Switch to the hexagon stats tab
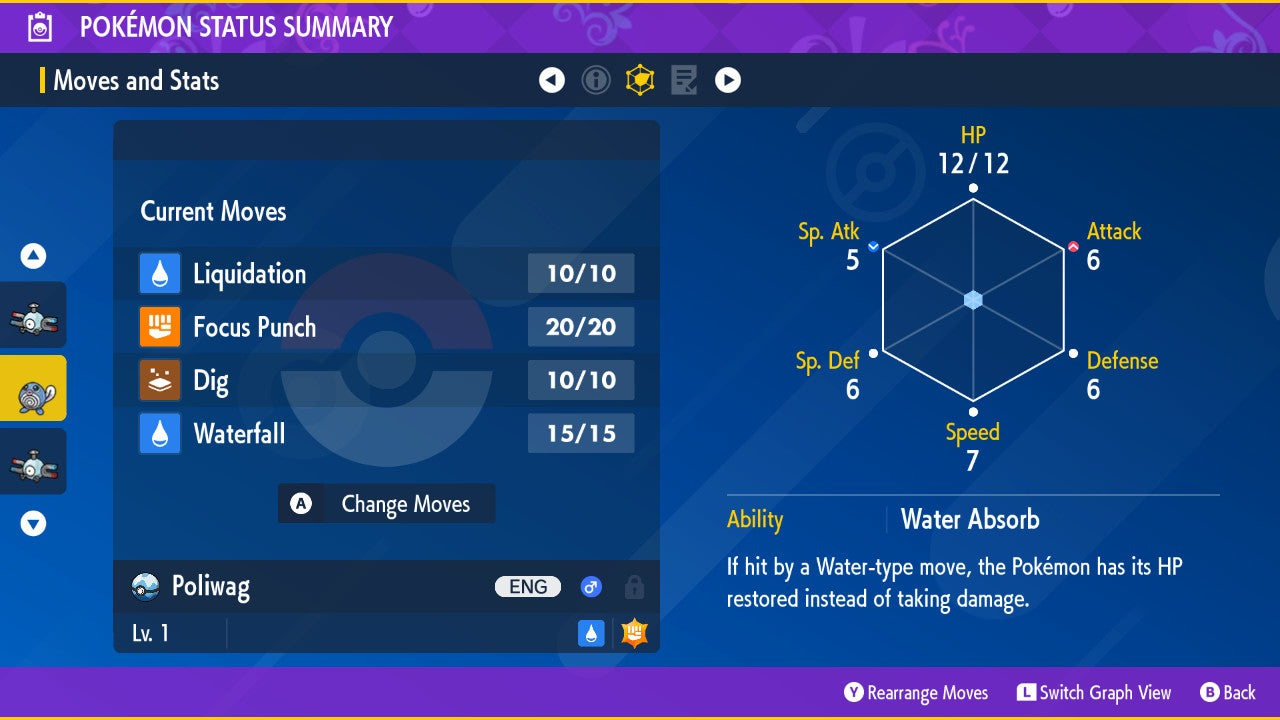1280x720 pixels. pos(640,80)
